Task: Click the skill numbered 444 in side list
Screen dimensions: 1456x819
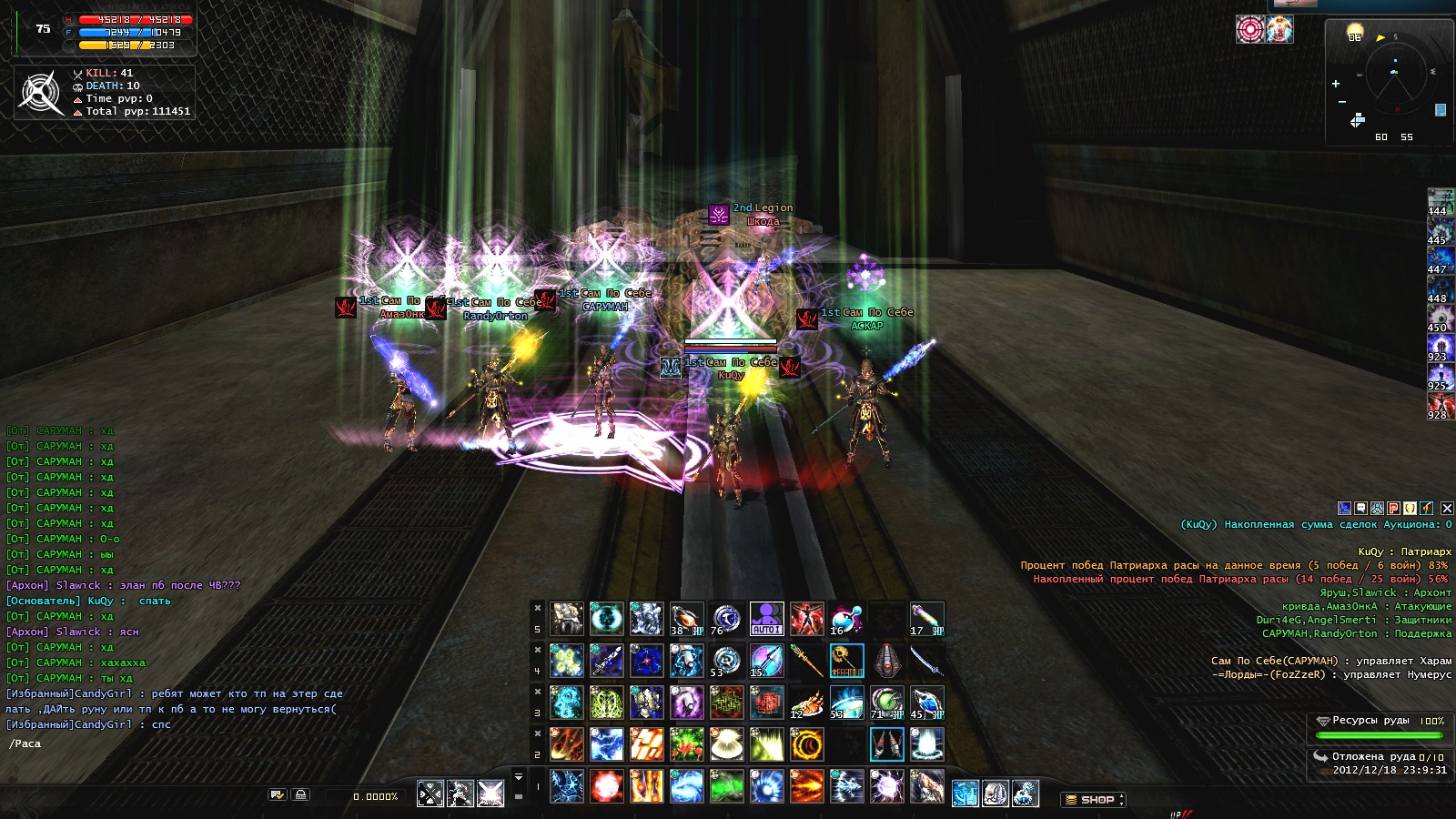Action: pos(1440,202)
